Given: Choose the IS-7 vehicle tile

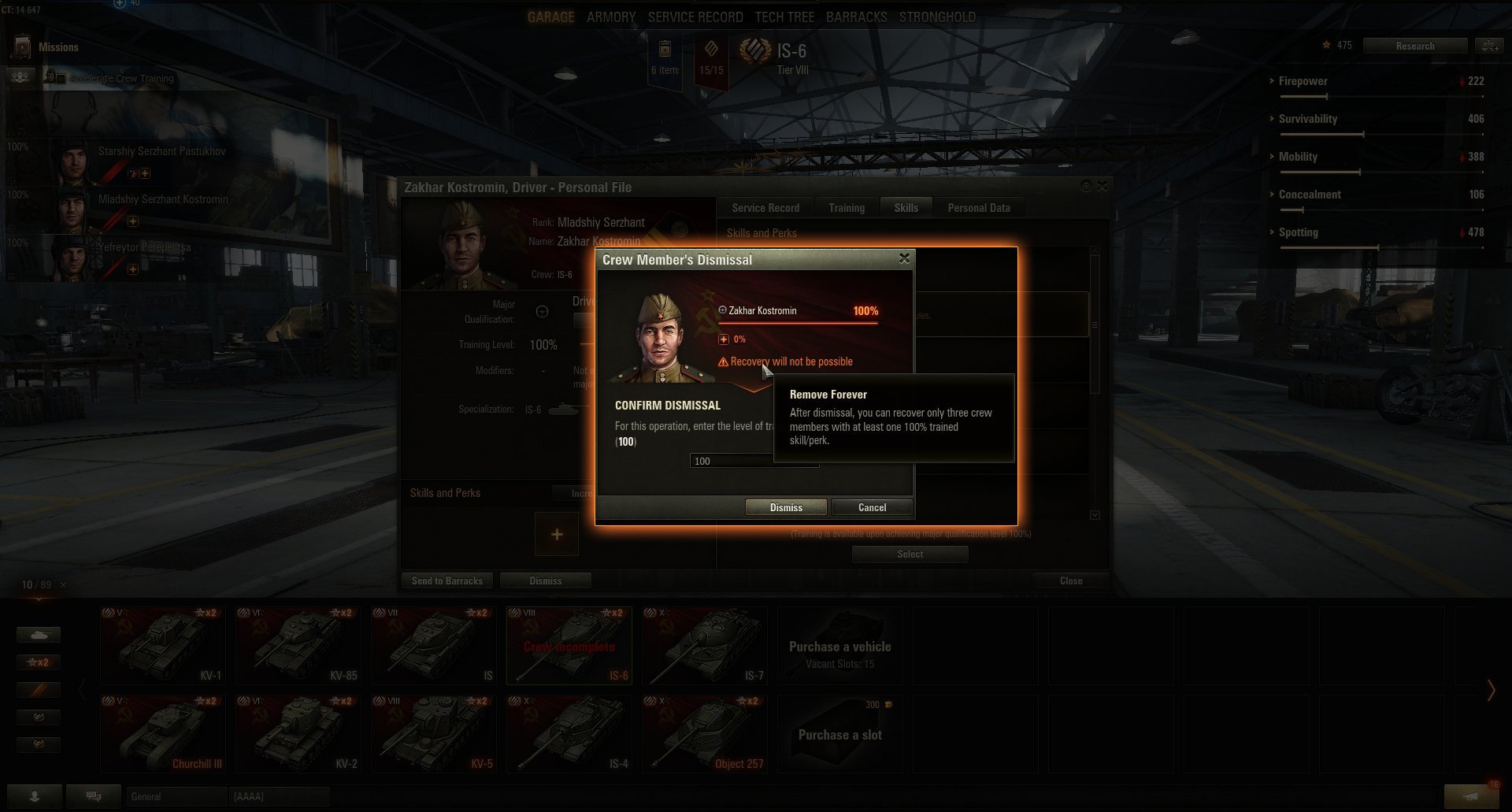Looking at the screenshot, I should click(704, 645).
